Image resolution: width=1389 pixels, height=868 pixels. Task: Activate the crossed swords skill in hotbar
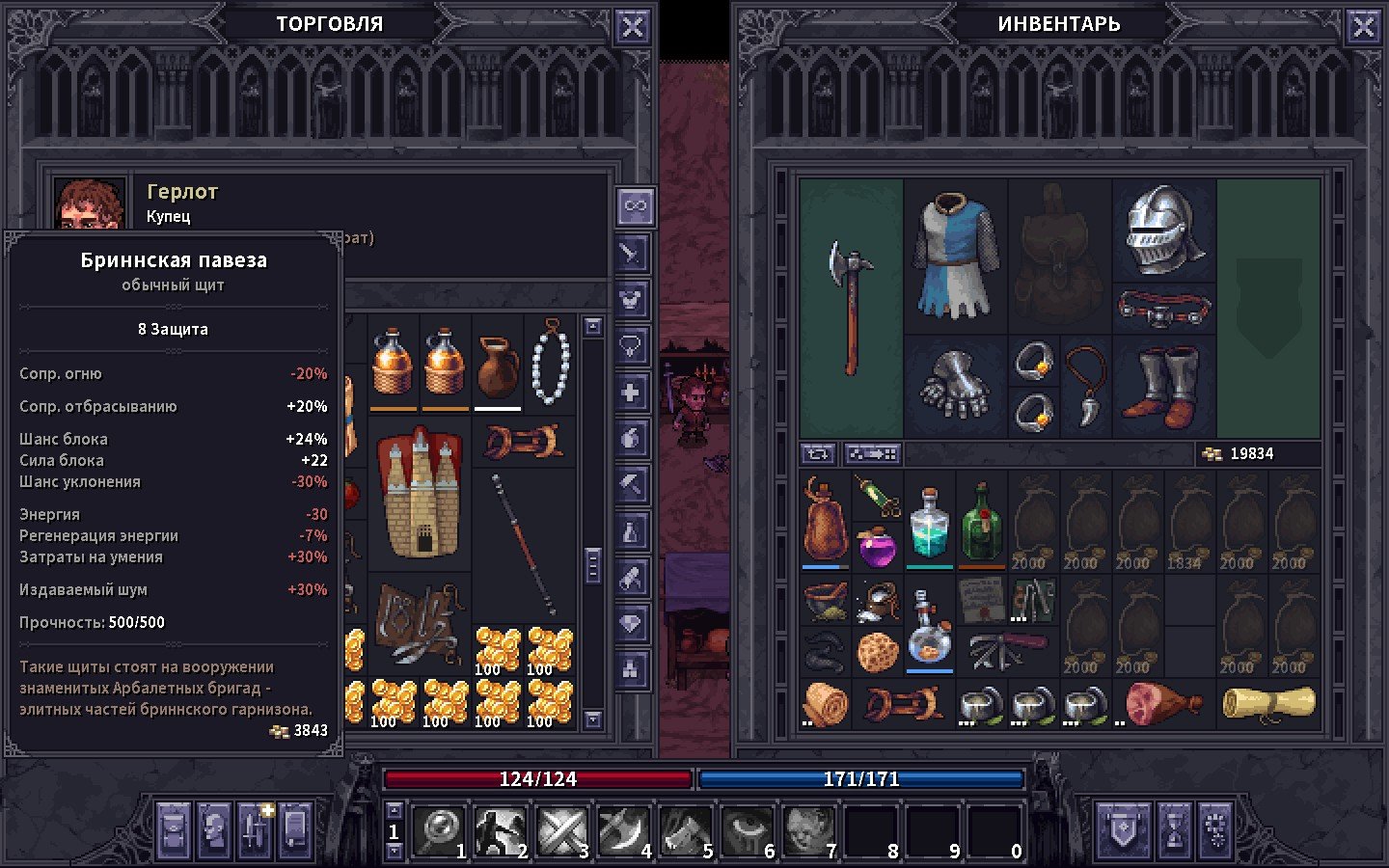click(562, 830)
